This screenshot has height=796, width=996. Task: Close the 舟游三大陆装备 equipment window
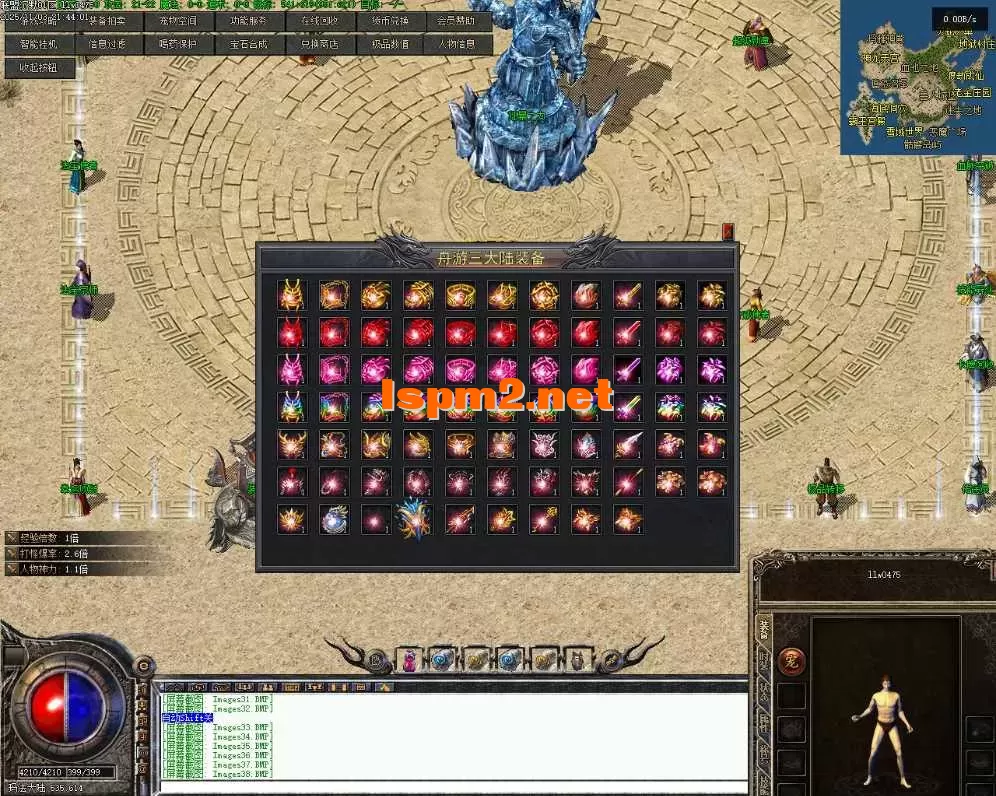point(728,231)
